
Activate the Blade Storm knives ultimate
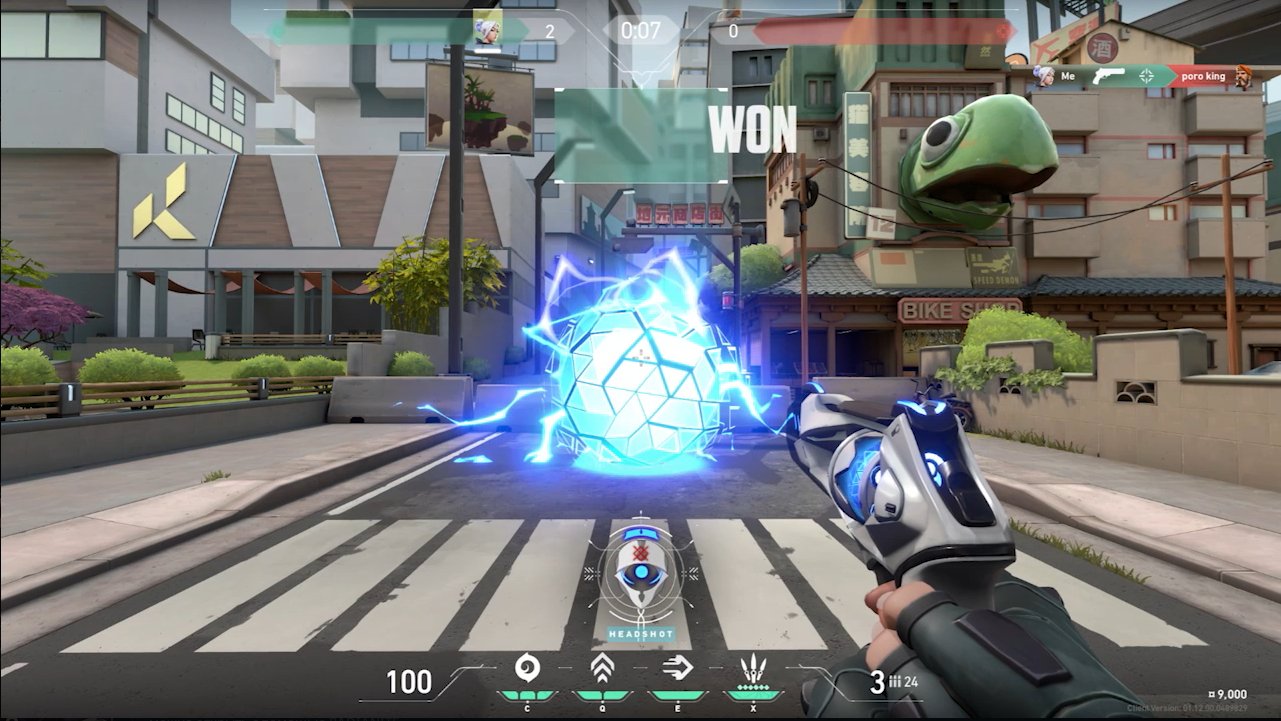[x=752, y=668]
